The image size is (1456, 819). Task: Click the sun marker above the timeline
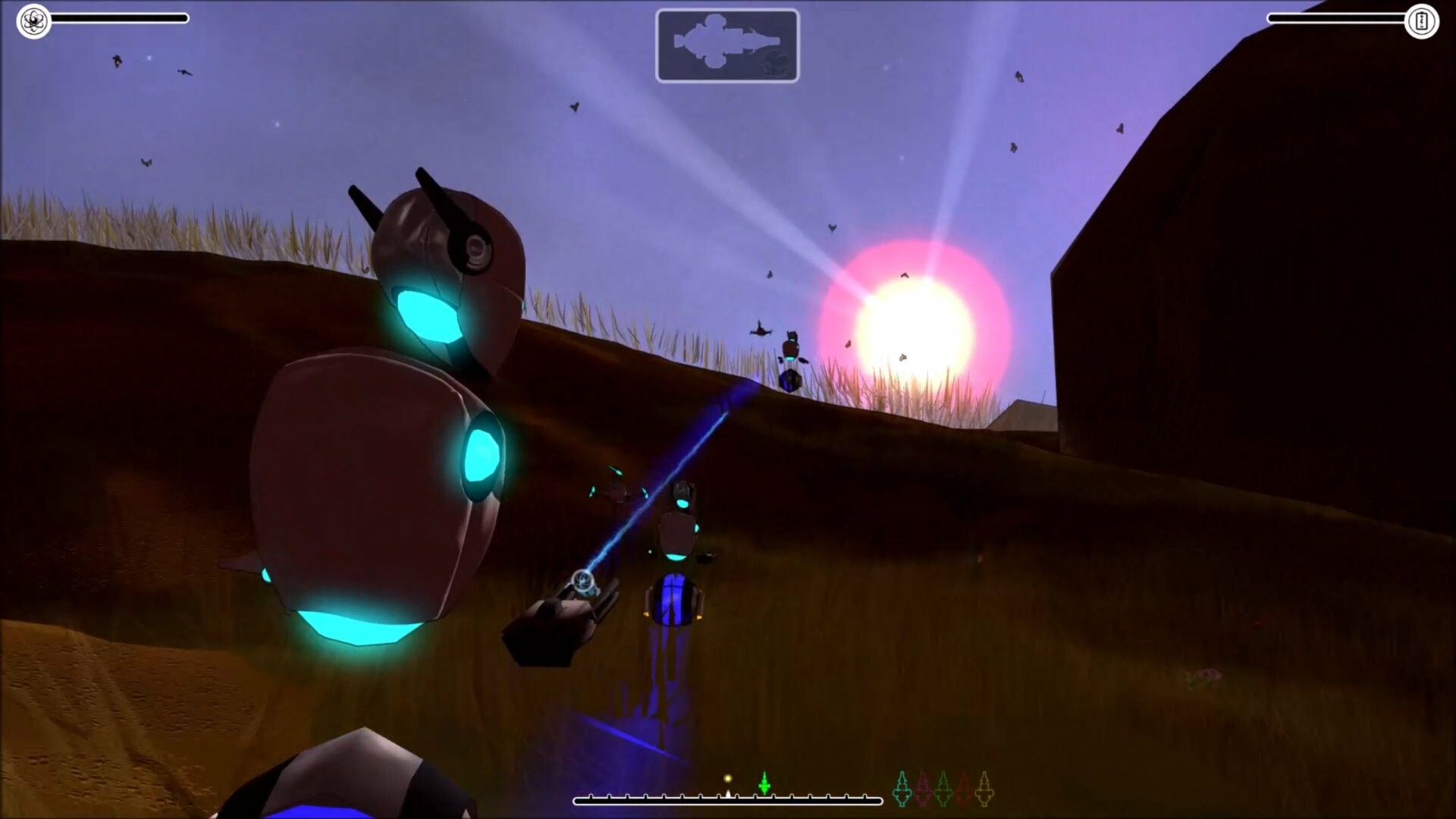tap(728, 777)
